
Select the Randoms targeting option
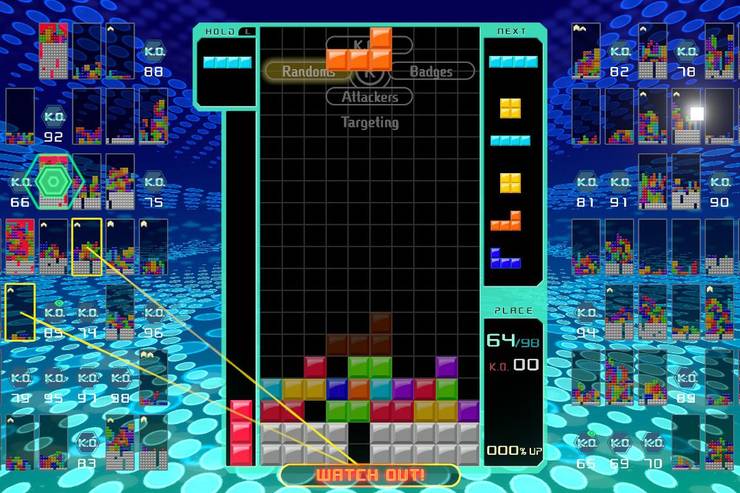308,71
